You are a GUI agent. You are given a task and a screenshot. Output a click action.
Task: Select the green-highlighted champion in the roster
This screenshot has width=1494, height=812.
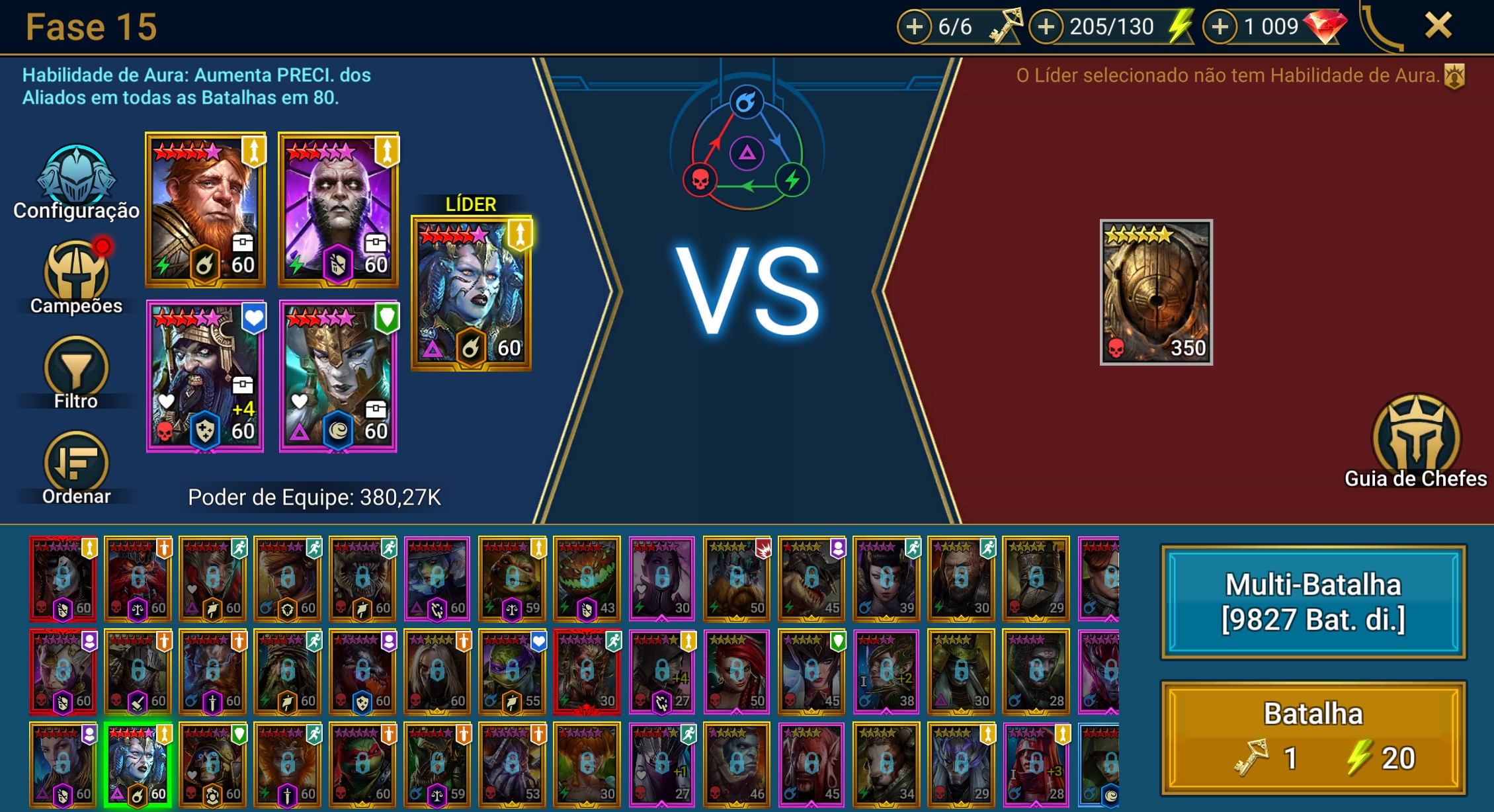tap(138, 764)
